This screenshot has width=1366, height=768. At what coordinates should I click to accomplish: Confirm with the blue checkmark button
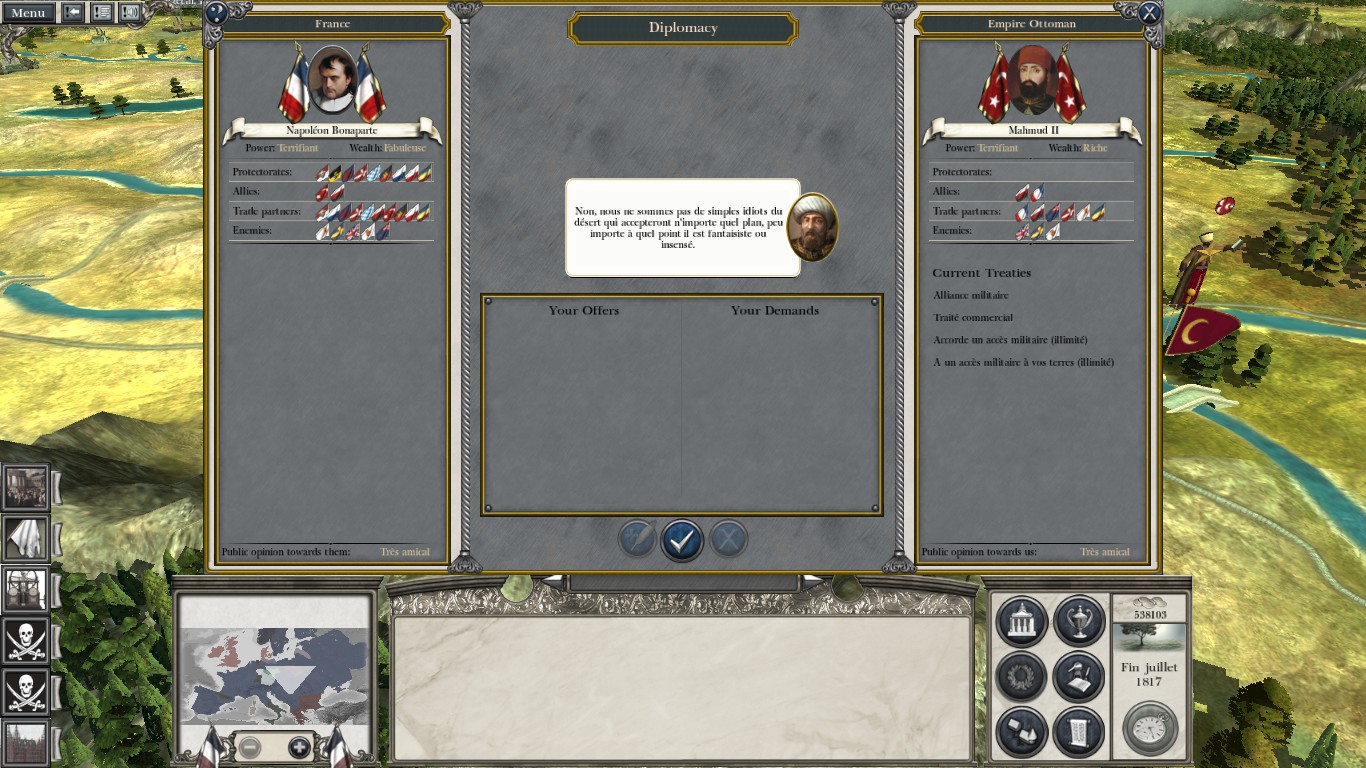point(682,540)
